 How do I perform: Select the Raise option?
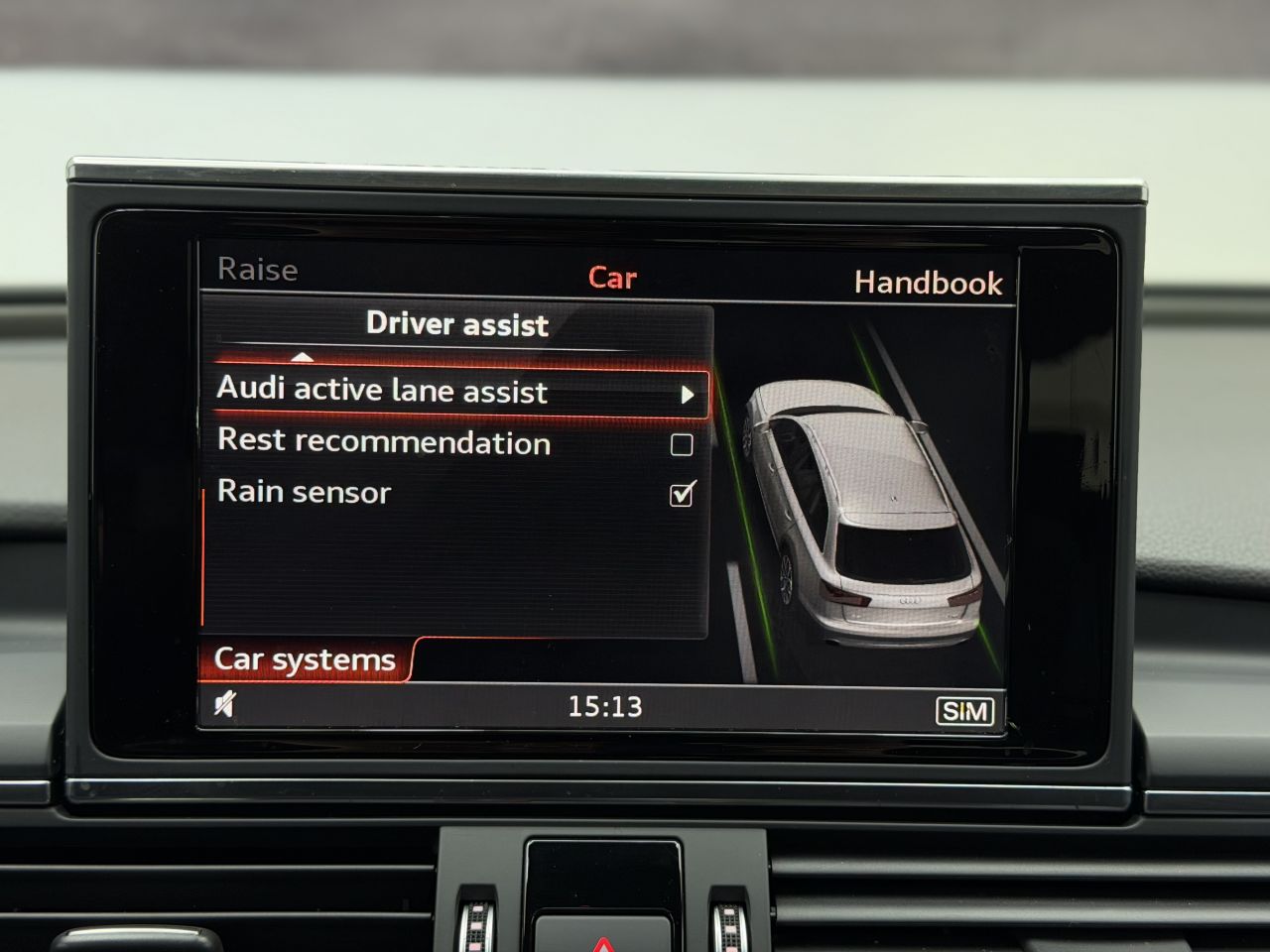[x=259, y=269]
